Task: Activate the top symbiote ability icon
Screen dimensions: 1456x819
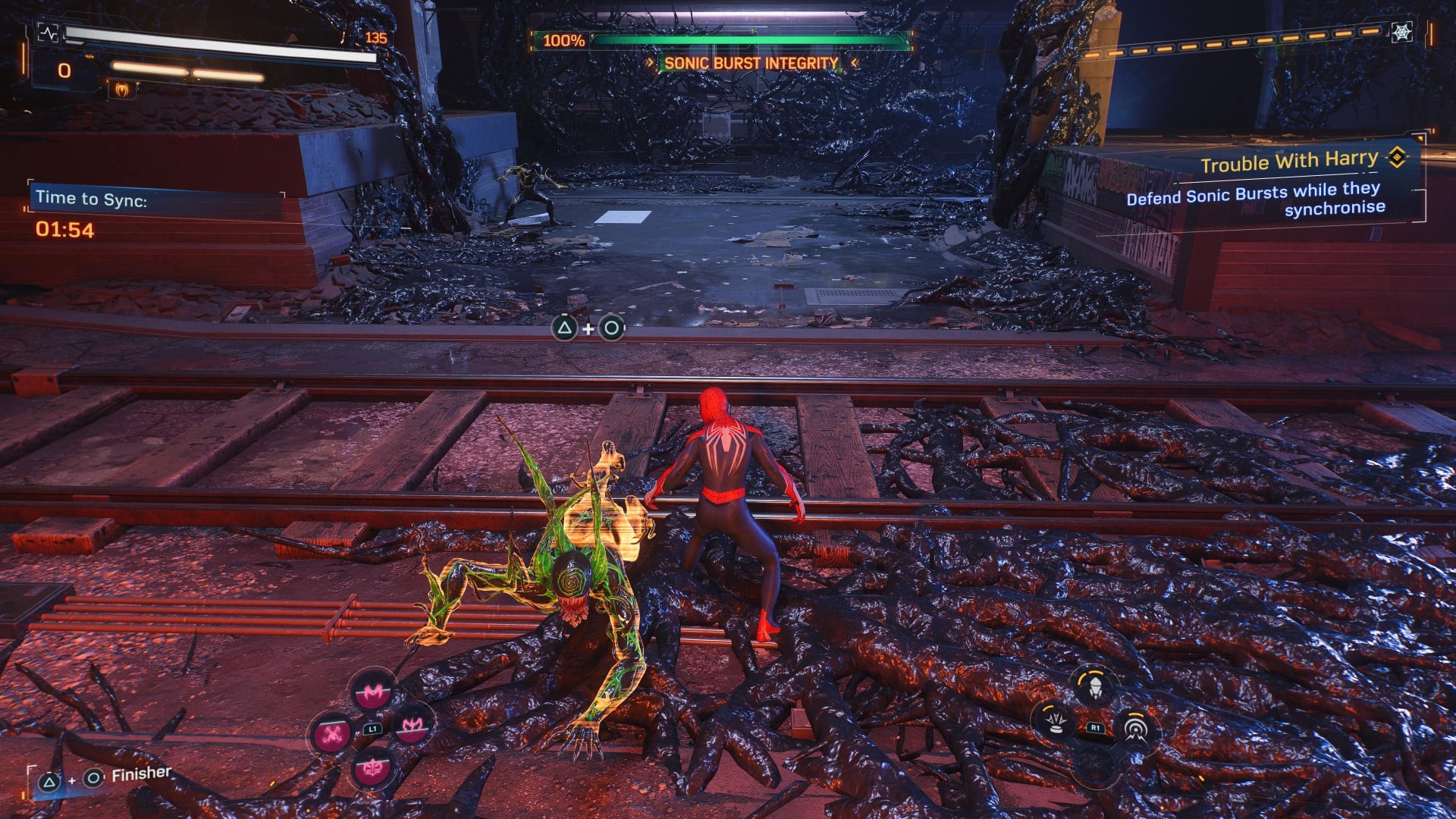Action: 372,692
